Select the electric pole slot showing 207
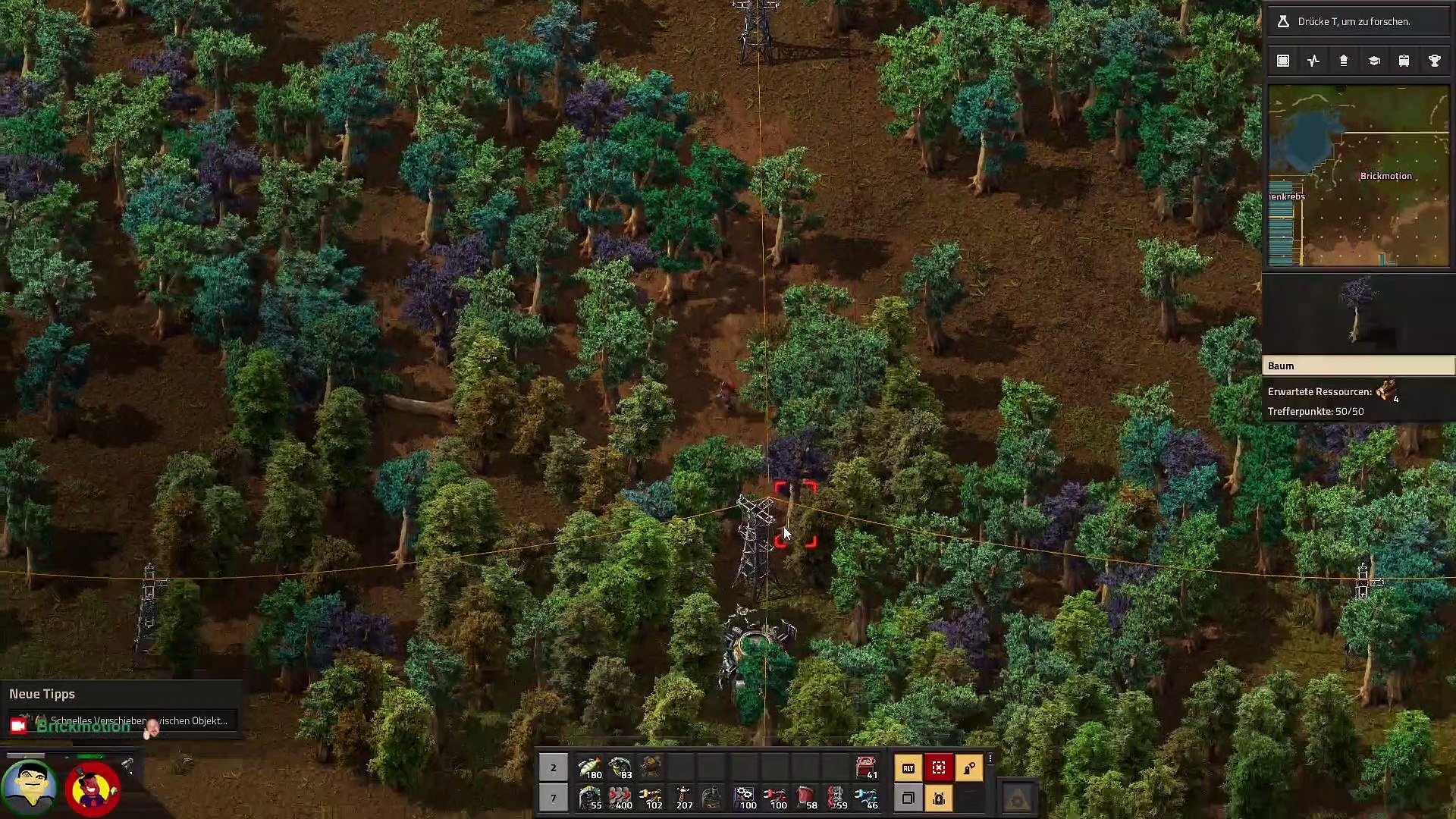Screen dimensions: 1456x819 click(x=682, y=798)
